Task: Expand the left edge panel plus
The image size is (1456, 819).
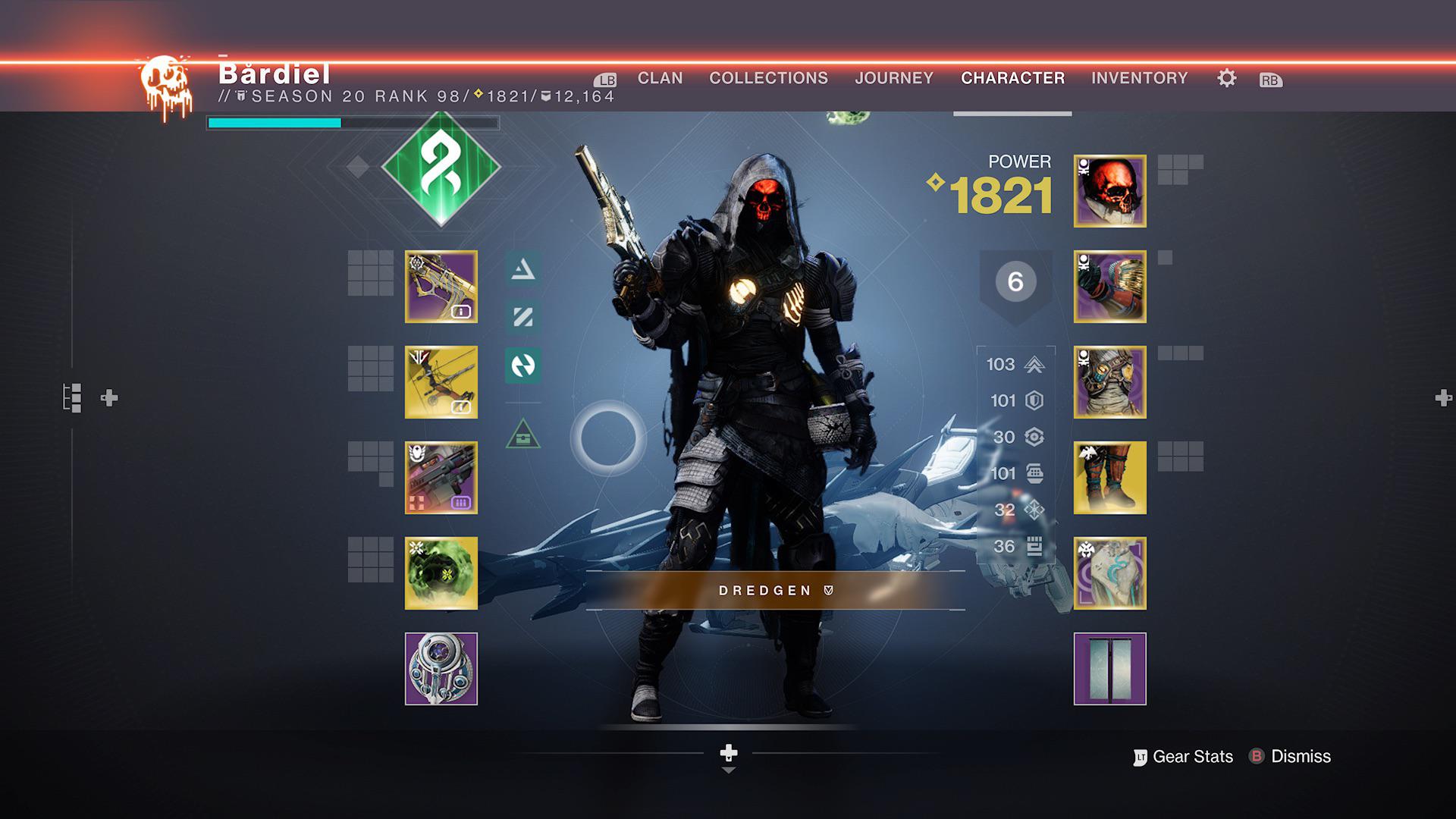Action: pyautogui.click(x=108, y=396)
